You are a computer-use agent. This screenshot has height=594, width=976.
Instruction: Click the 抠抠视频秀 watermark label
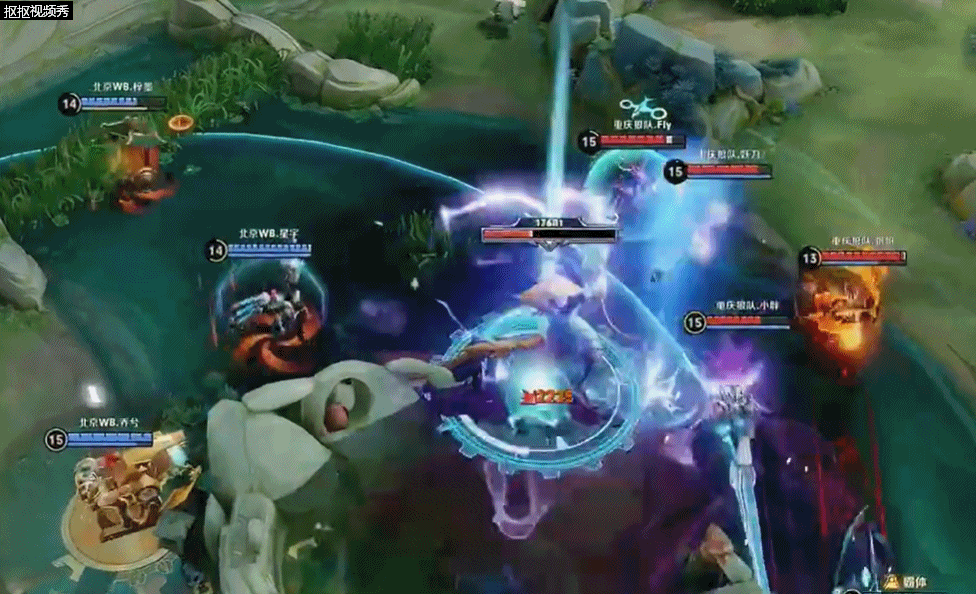(x=37, y=11)
